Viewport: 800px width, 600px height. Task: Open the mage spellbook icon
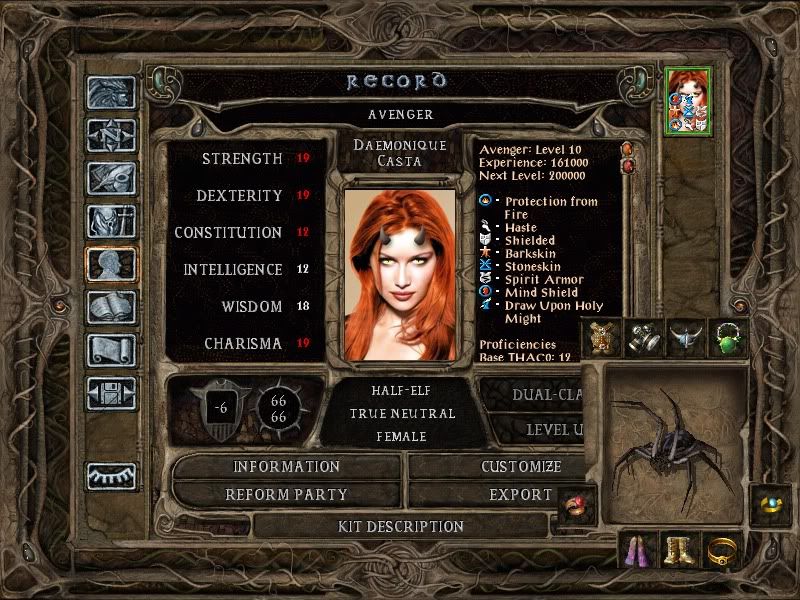tap(111, 308)
